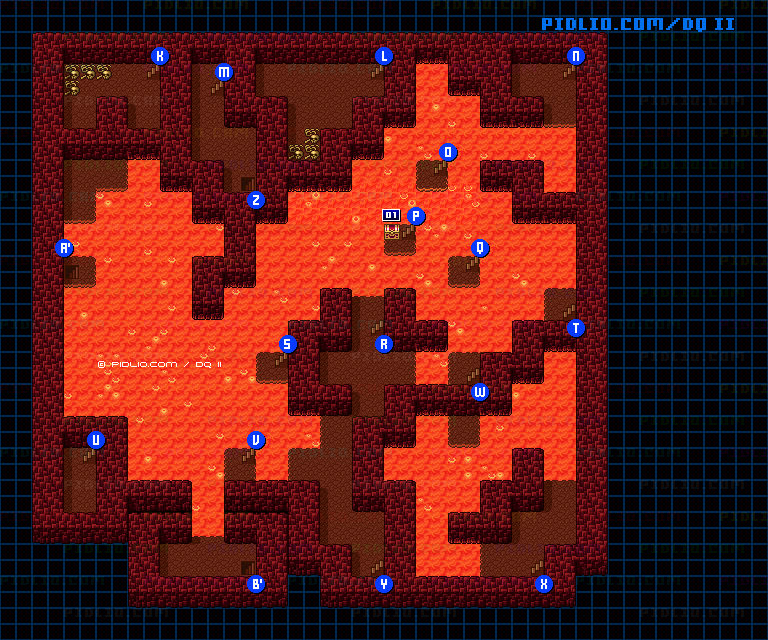The image size is (768, 640).
Task: Click the P marker beside the chest
Action: (416, 216)
